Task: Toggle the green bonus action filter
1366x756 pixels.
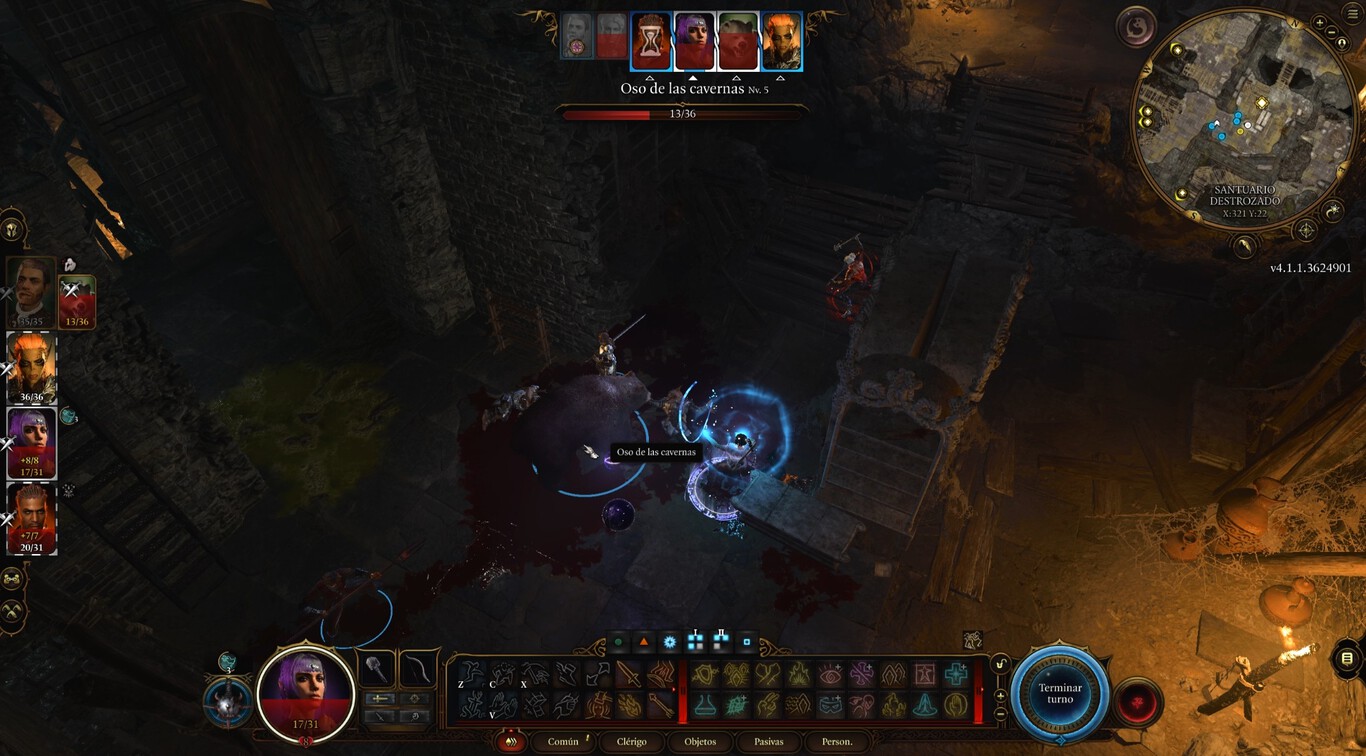Action: point(617,641)
